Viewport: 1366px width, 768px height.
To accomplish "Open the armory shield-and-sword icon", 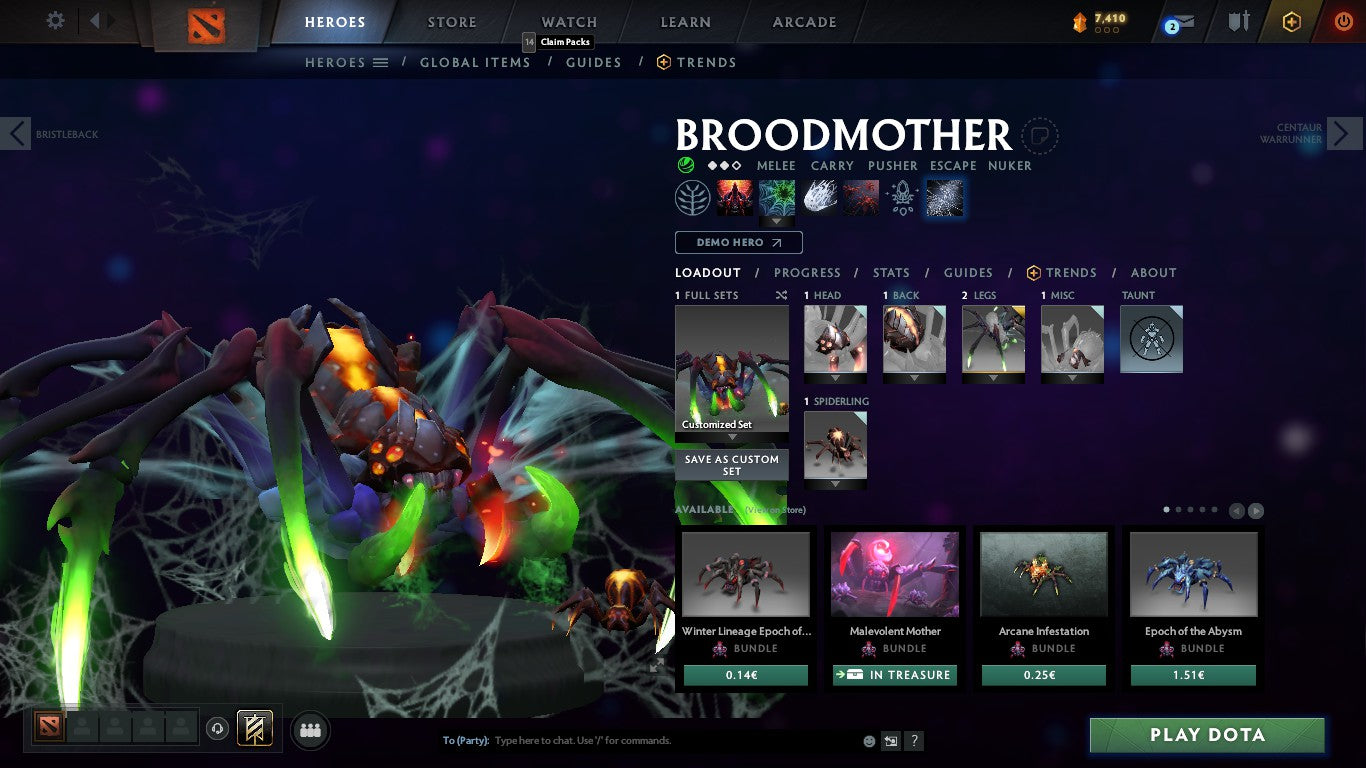I will coord(1238,20).
